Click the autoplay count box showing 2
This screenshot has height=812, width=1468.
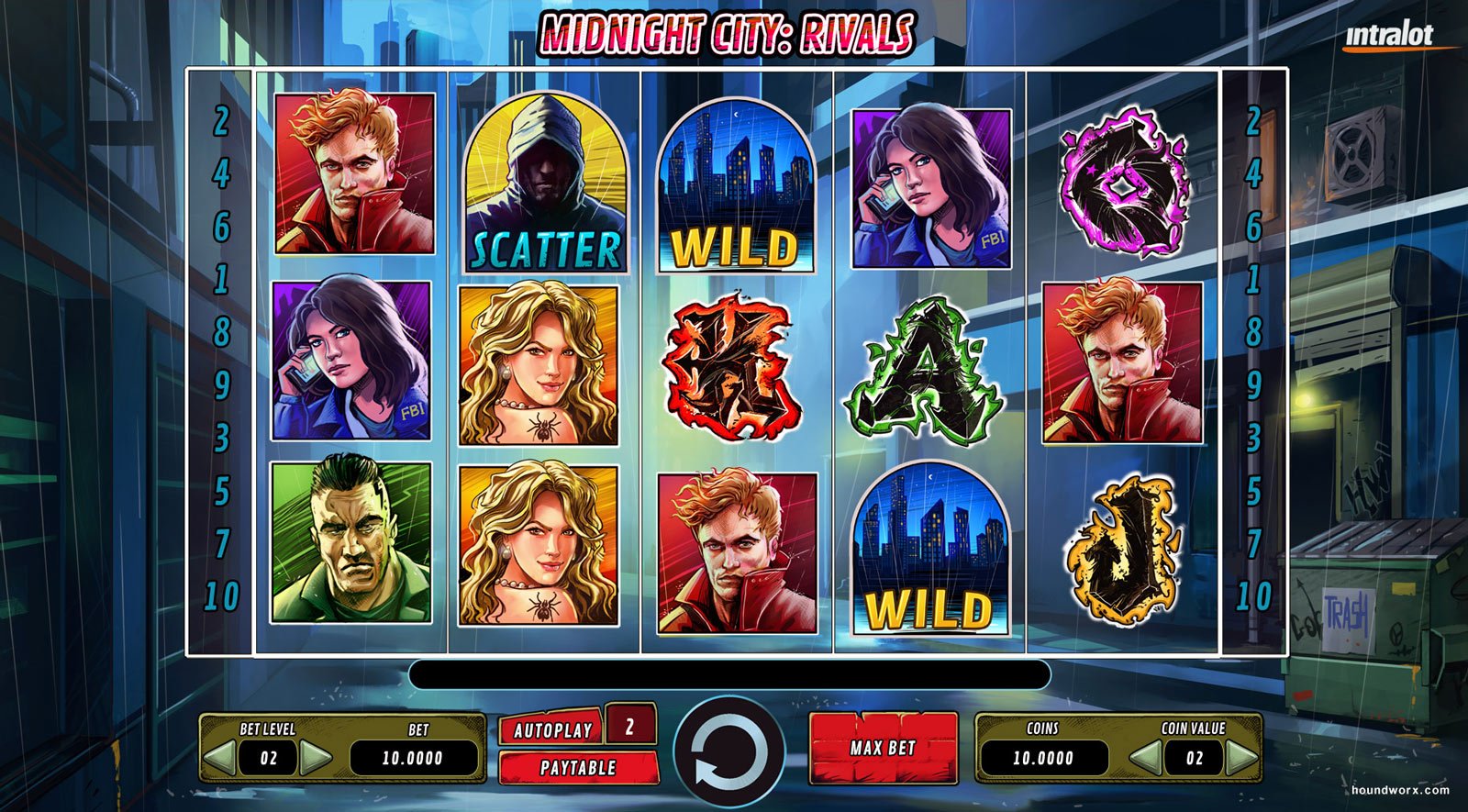pyautogui.click(x=630, y=727)
